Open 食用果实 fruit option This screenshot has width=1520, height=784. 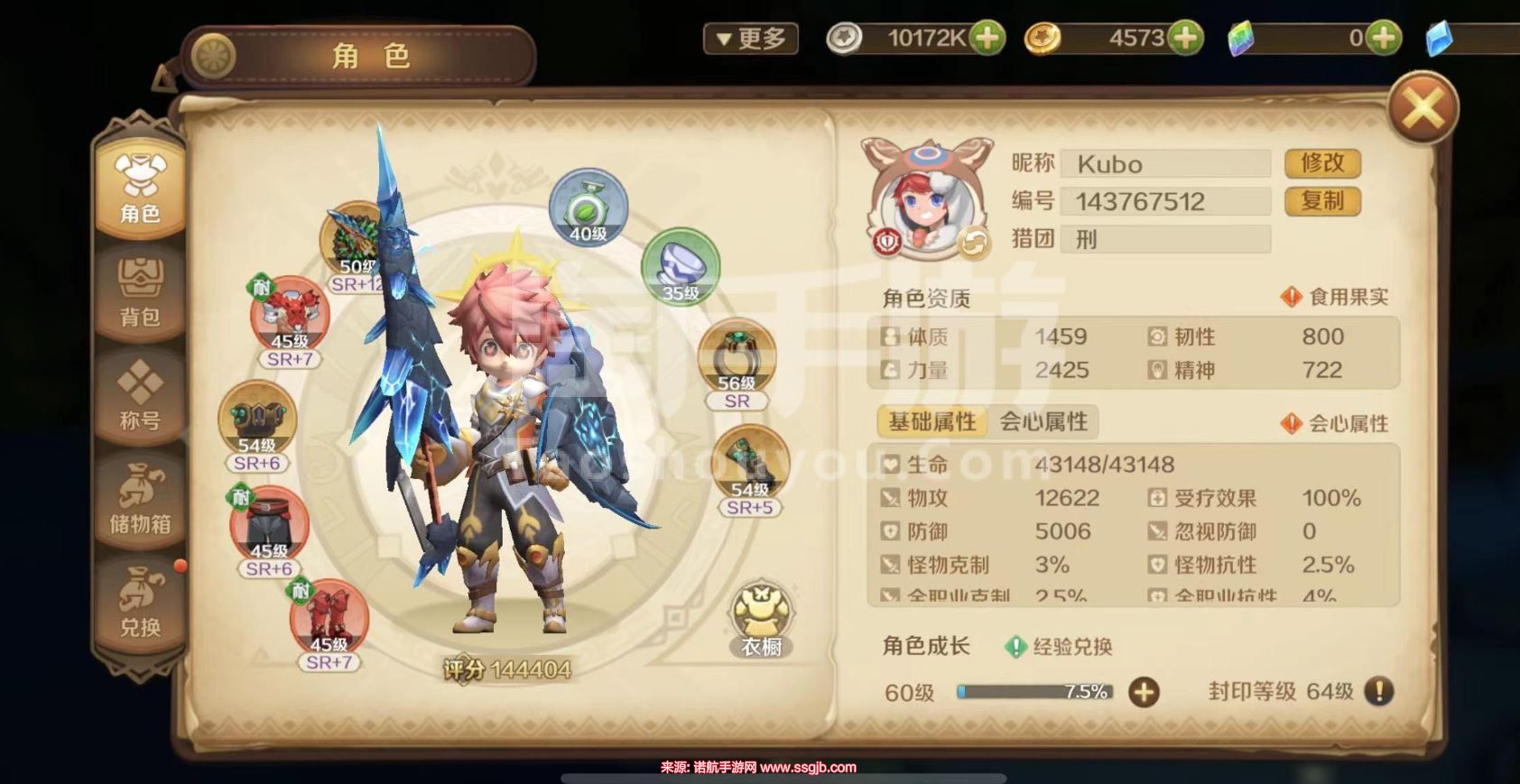(x=1335, y=297)
